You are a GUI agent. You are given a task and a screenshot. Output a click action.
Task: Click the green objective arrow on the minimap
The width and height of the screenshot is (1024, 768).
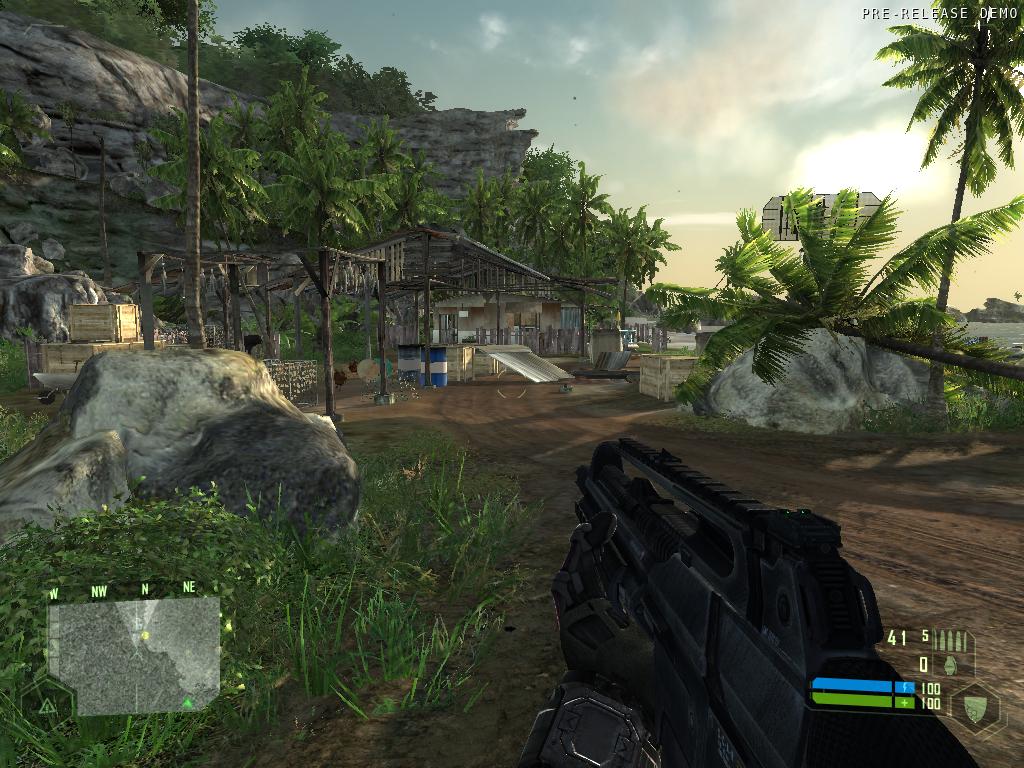pos(187,703)
